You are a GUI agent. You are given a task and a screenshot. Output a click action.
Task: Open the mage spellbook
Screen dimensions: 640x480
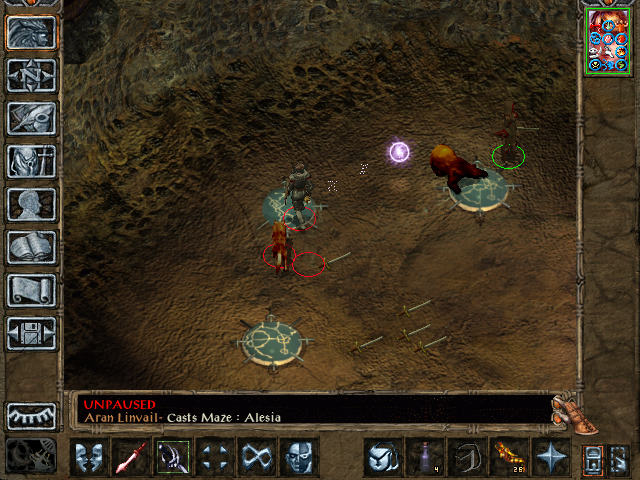pyautogui.click(x=31, y=246)
